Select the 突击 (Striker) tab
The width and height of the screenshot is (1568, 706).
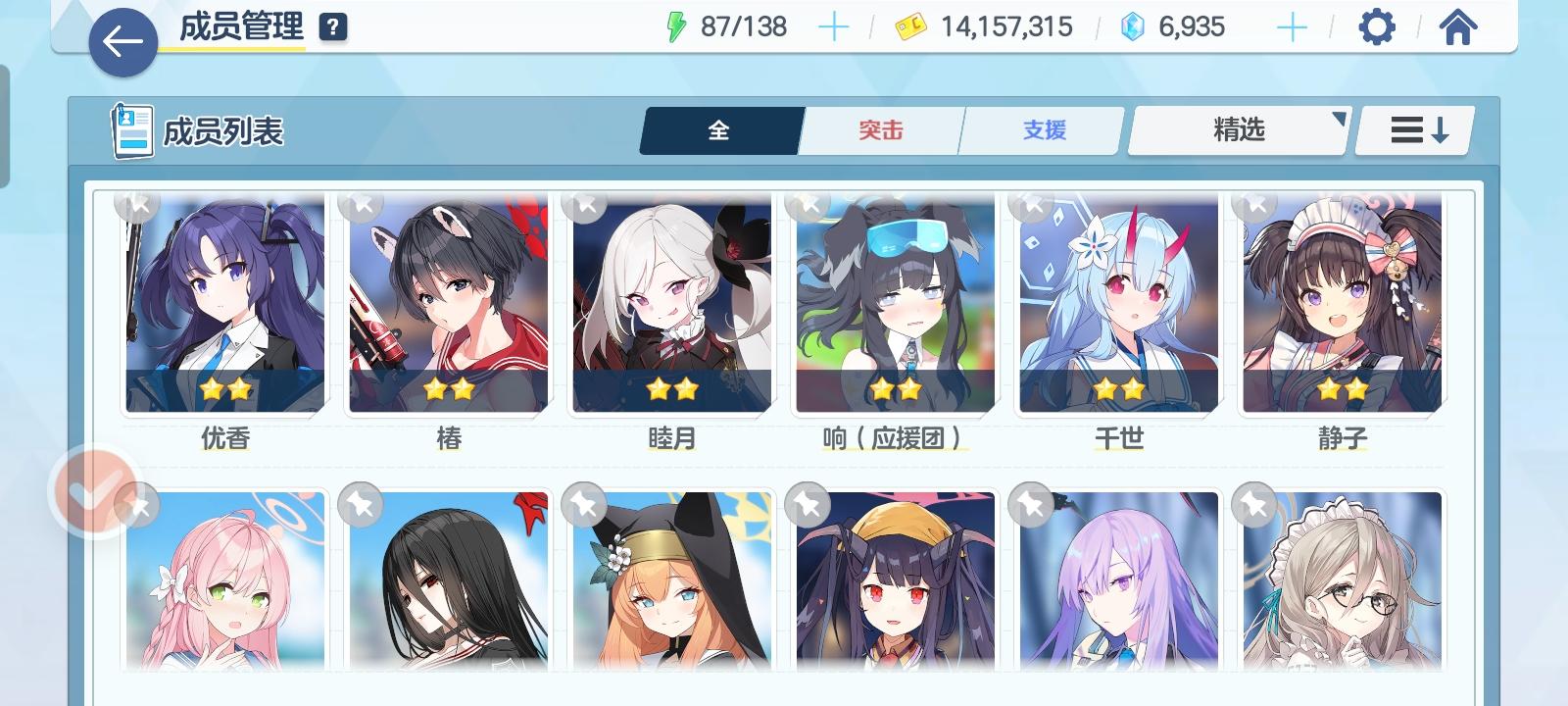point(880,129)
